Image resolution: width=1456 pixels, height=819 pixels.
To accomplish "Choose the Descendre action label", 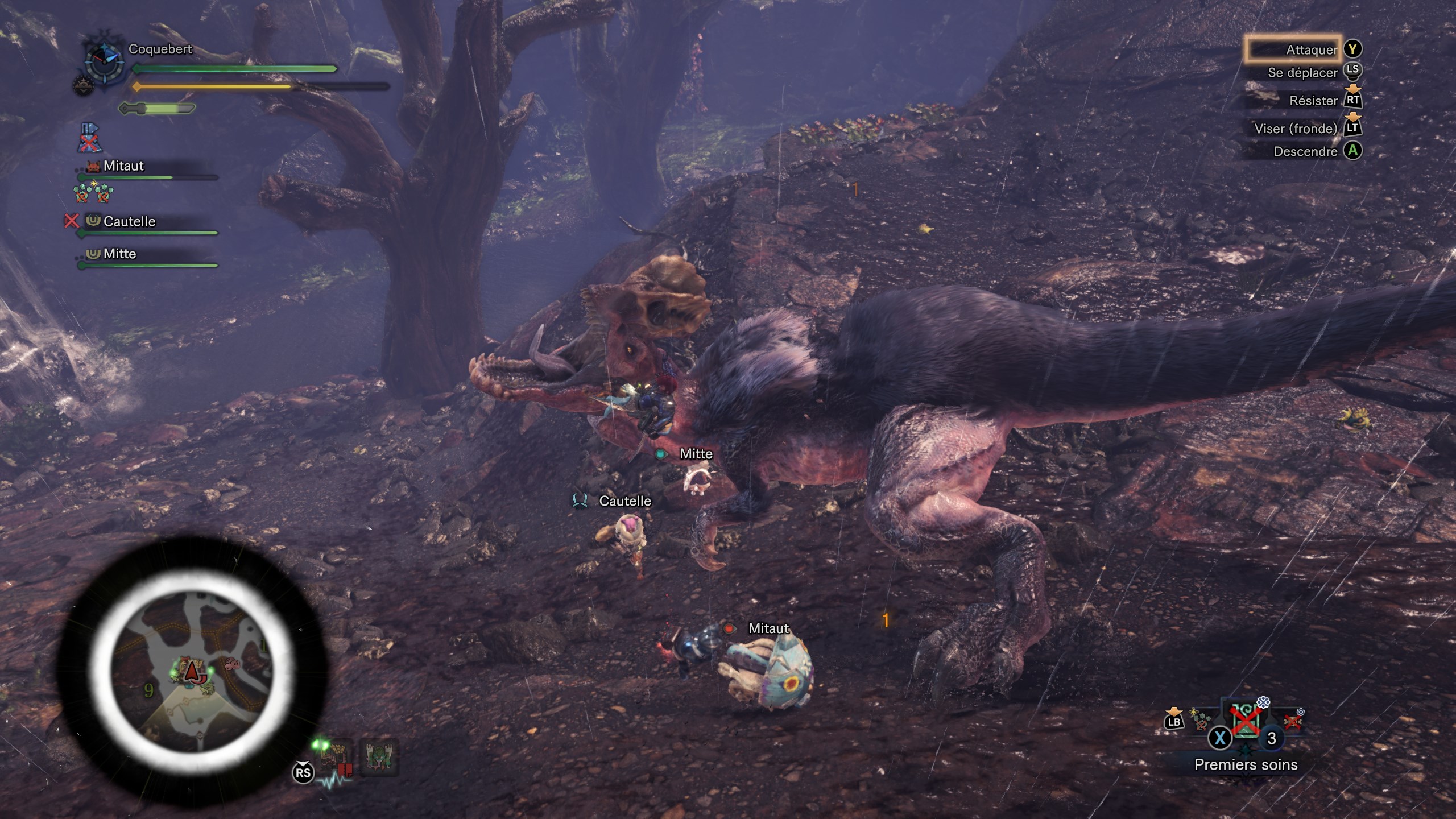I will 1305,151.
